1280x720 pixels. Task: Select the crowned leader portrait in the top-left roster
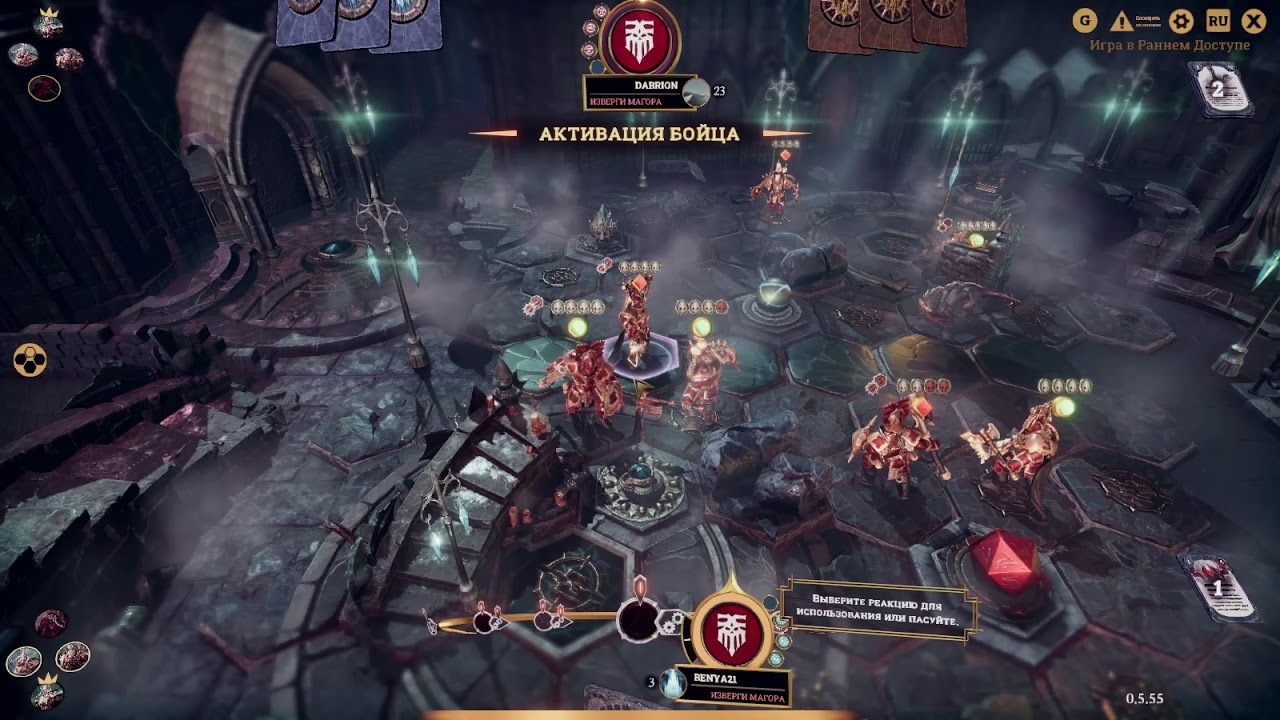click(x=48, y=24)
